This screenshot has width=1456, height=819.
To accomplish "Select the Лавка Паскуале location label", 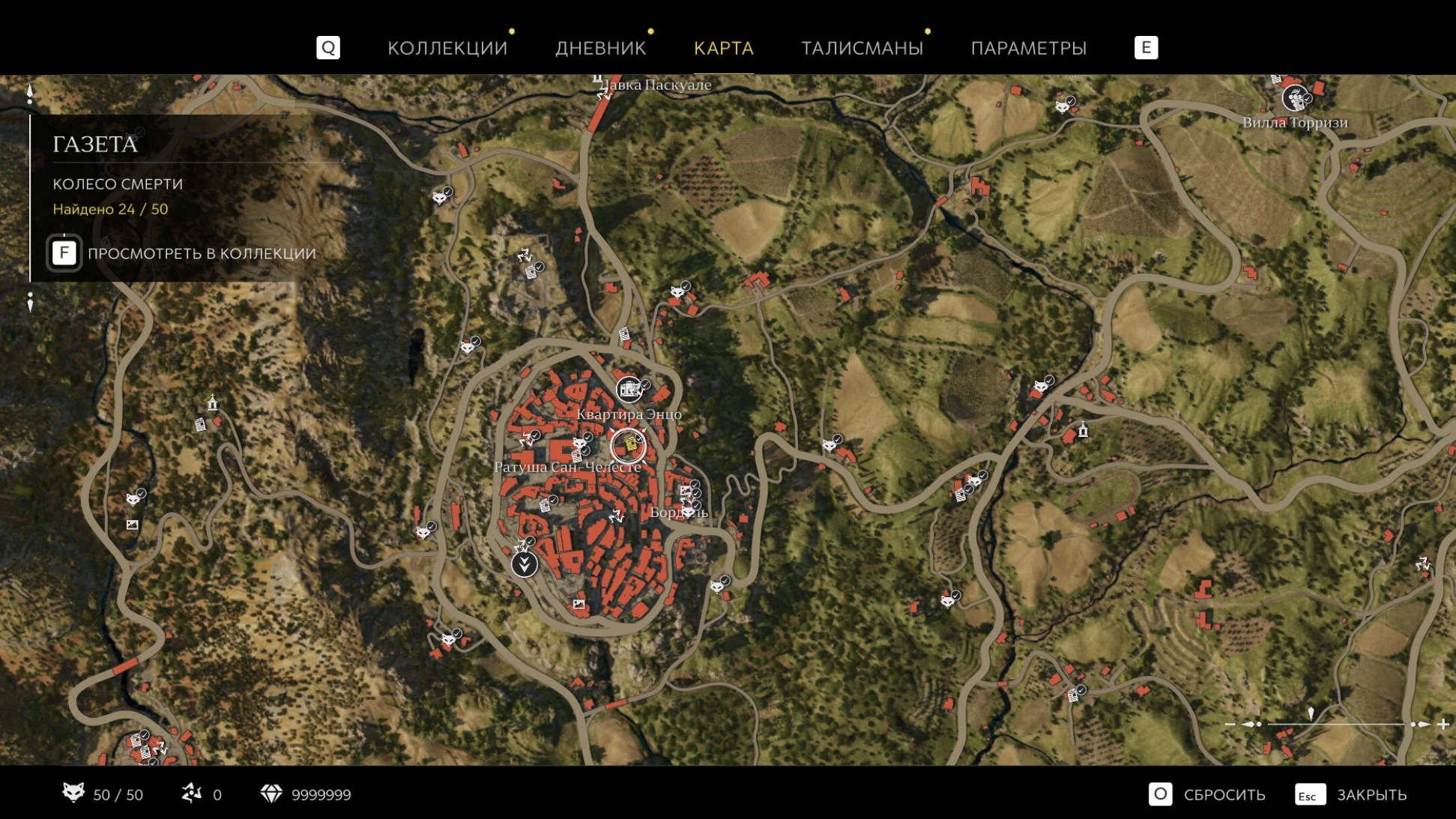I will [x=656, y=85].
